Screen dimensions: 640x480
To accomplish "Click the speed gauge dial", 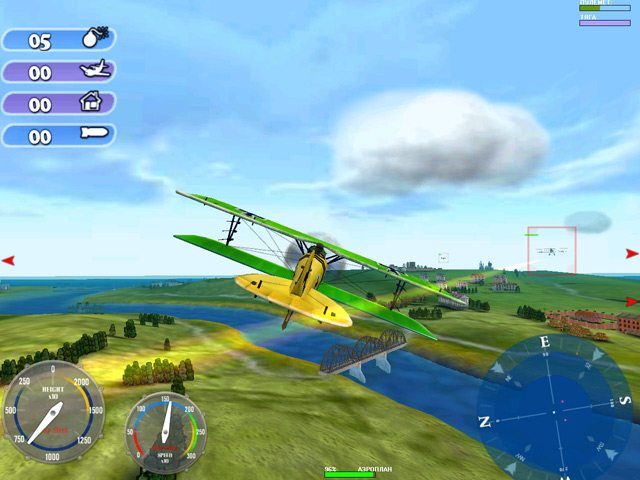I will (164, 431).
